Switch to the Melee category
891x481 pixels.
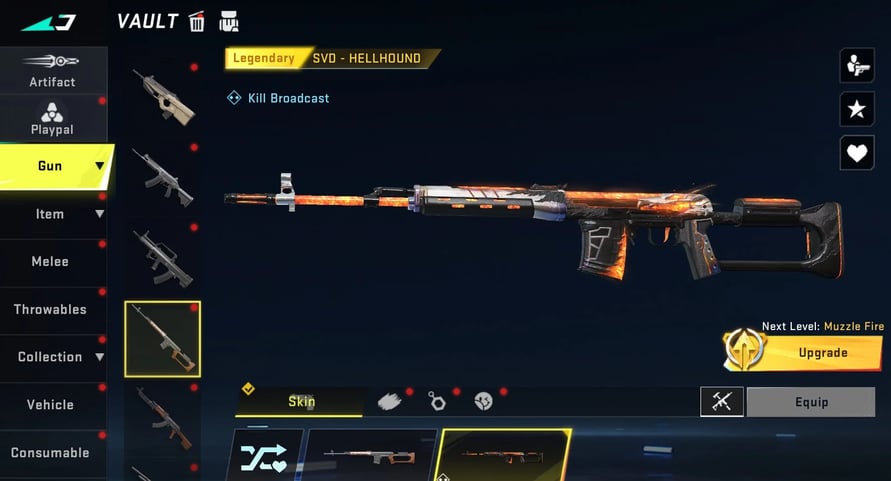tap(50, 261)
